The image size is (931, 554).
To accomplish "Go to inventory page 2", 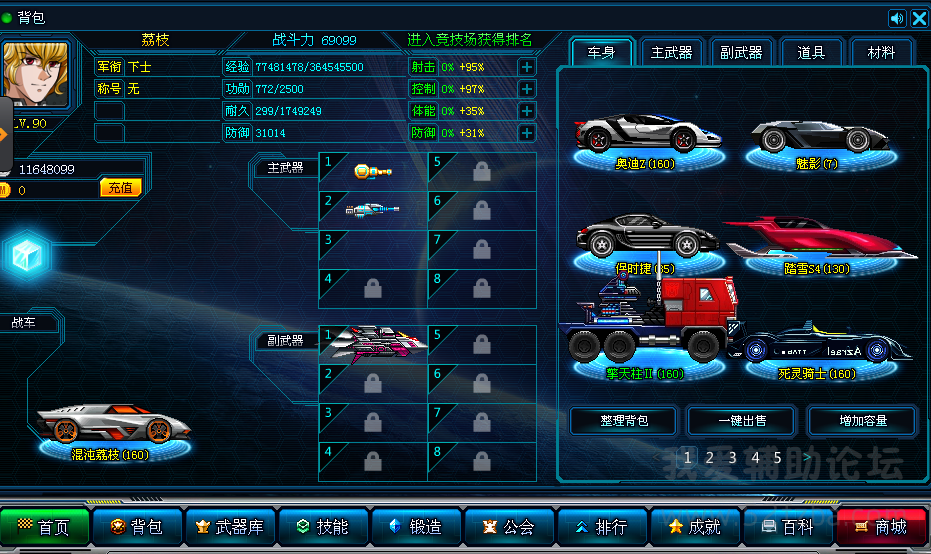I will [x=709, y=457].
